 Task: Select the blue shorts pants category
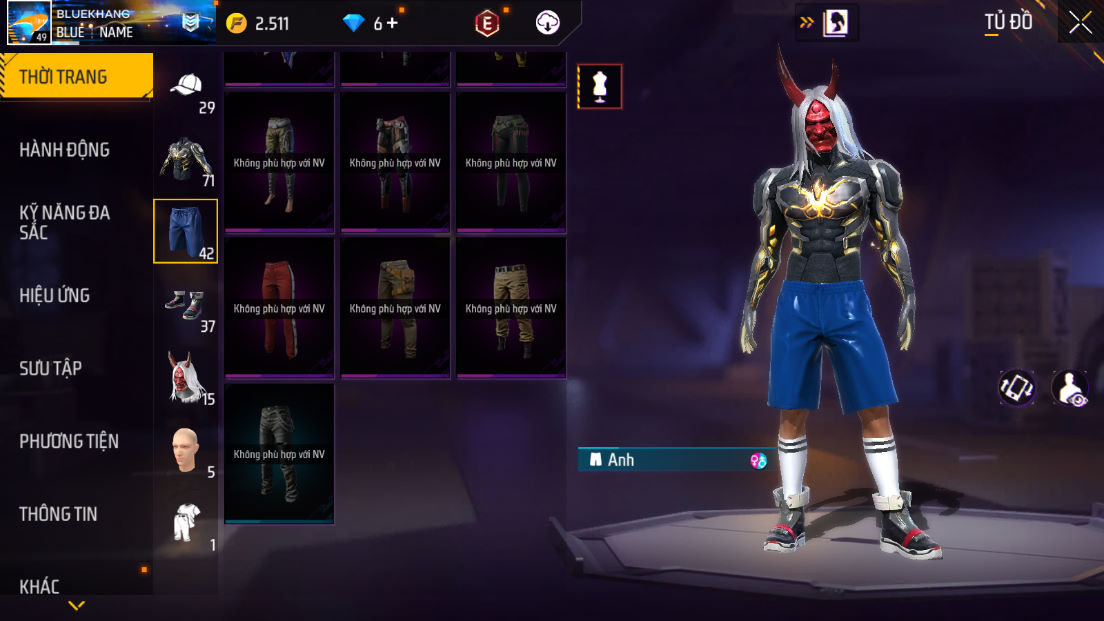185,230
